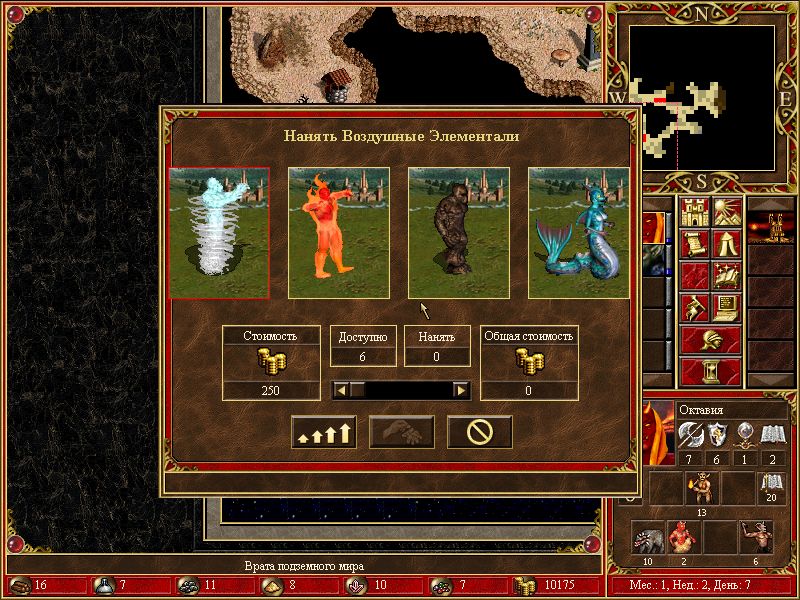Open the kingdom overview castle button
The image size is (800, 600).
point(695,212)
